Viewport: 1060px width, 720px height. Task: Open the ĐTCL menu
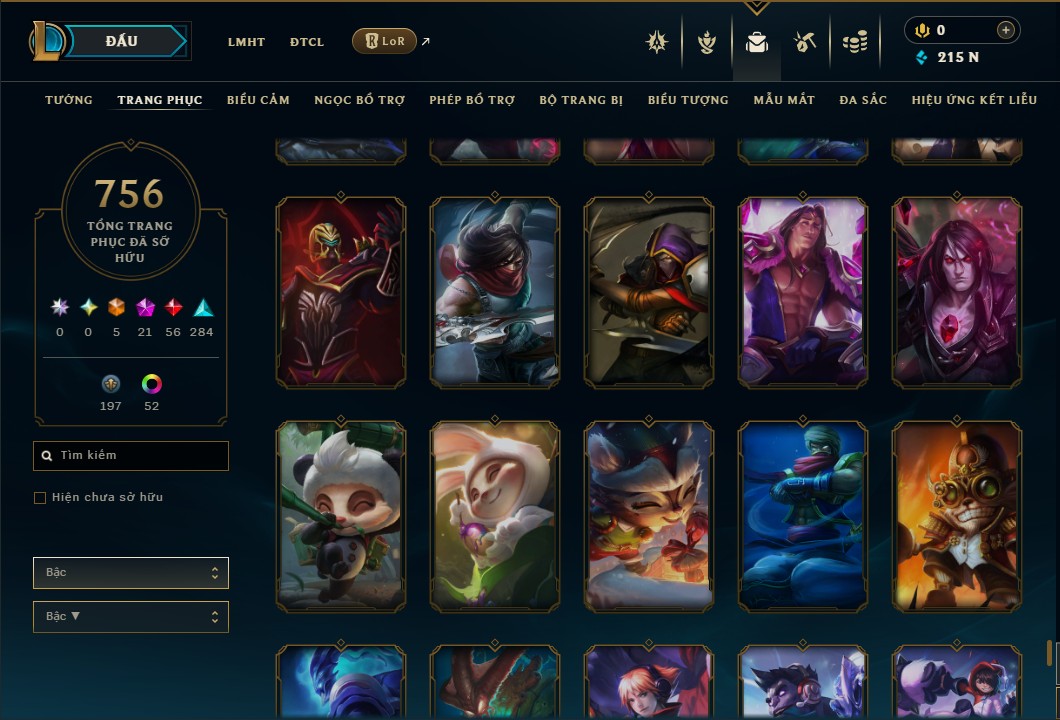[307, 42]
